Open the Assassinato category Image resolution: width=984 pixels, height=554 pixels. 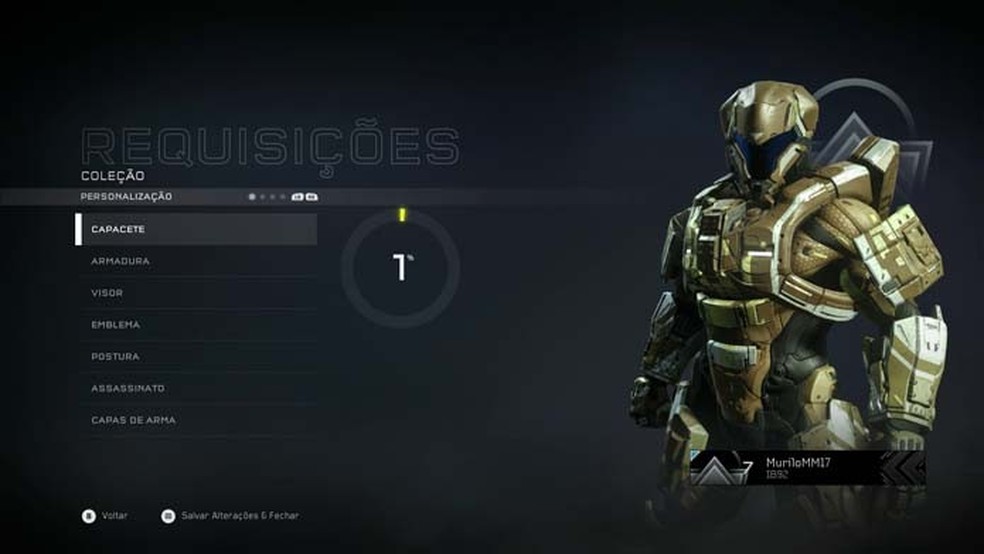(x=196, y=388)
